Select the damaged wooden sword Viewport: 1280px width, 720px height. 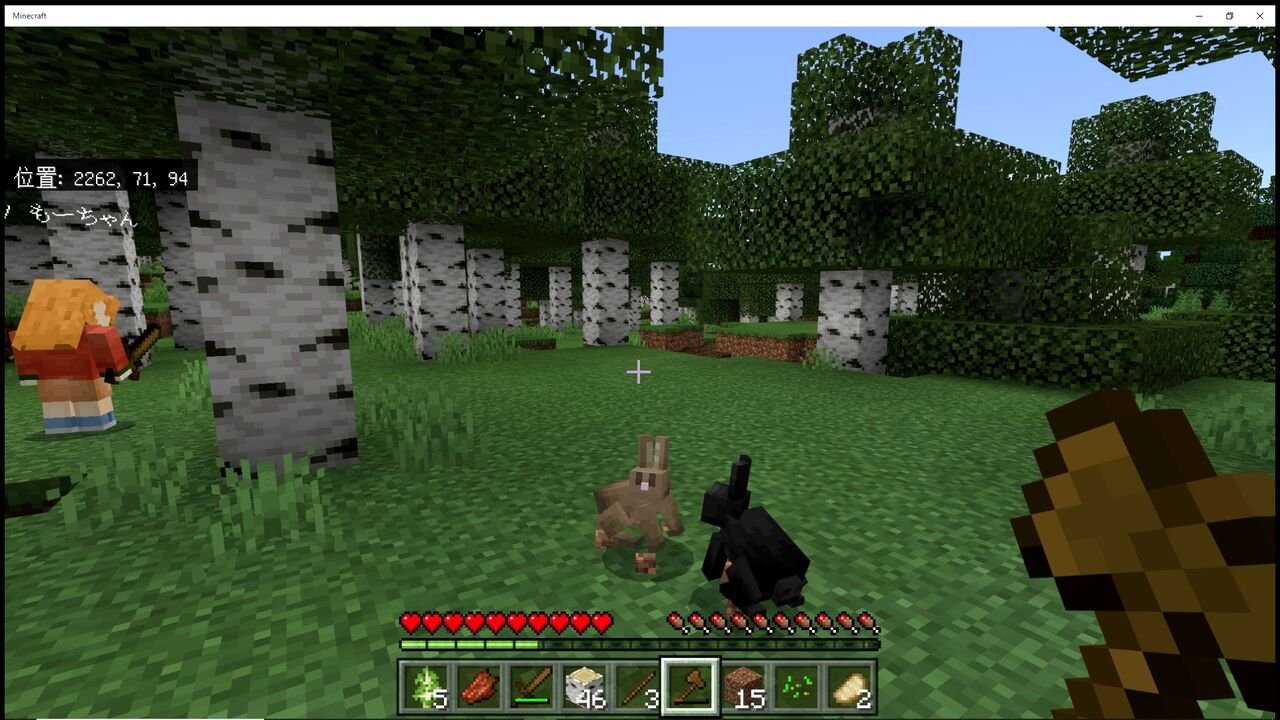pos(532,683)
